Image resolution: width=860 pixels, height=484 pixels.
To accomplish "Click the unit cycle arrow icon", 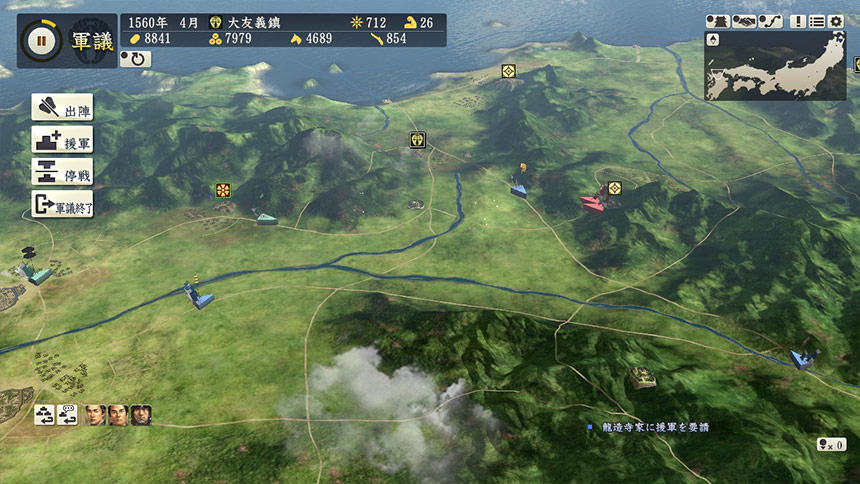I will pyautogui.click(x=46, y=414).
